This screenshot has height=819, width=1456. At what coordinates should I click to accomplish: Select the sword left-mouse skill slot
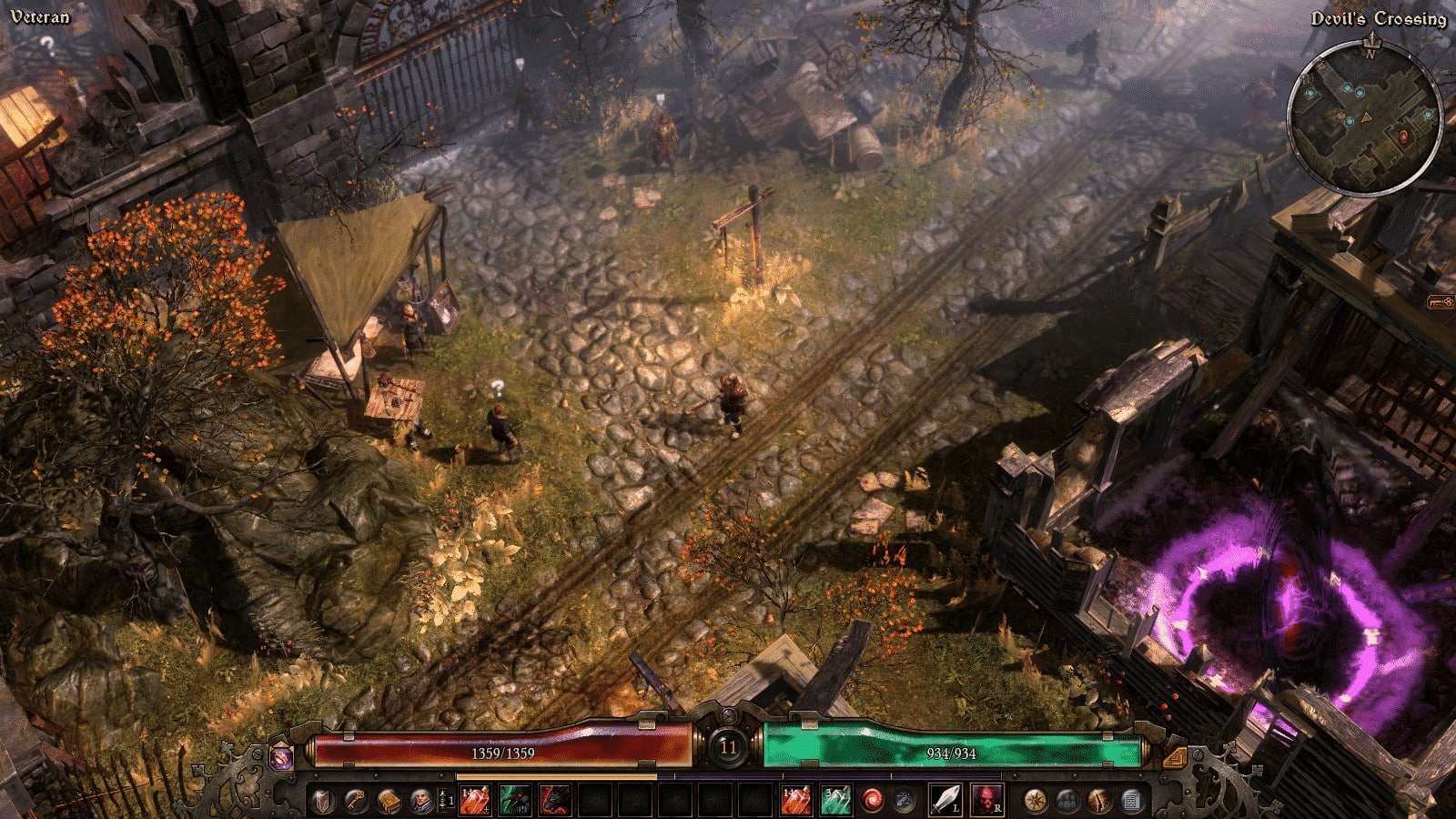[945, 800]
